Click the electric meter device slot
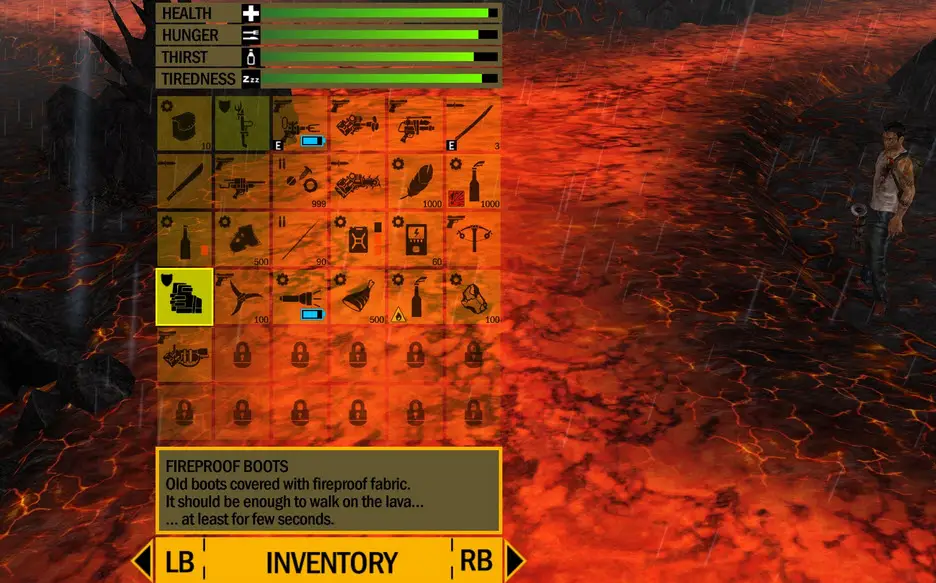This screenshot has width=936, height=583. (x=415, y=239)
